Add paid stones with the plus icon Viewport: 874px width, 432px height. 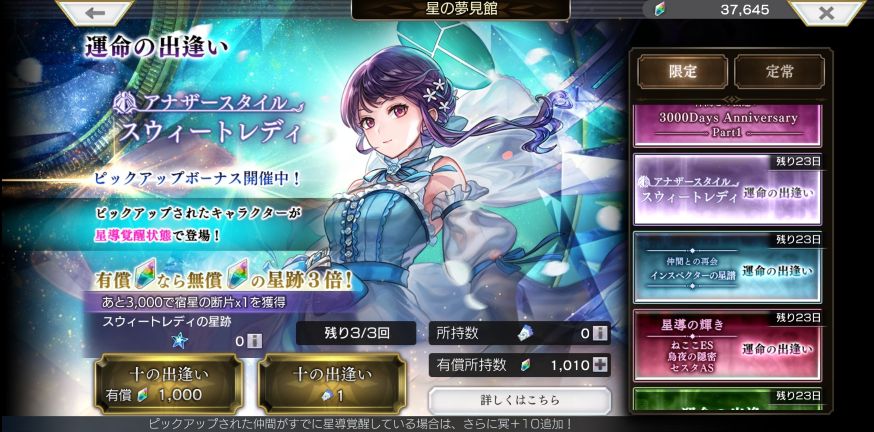pyautogui.click(x=600, y=365)
